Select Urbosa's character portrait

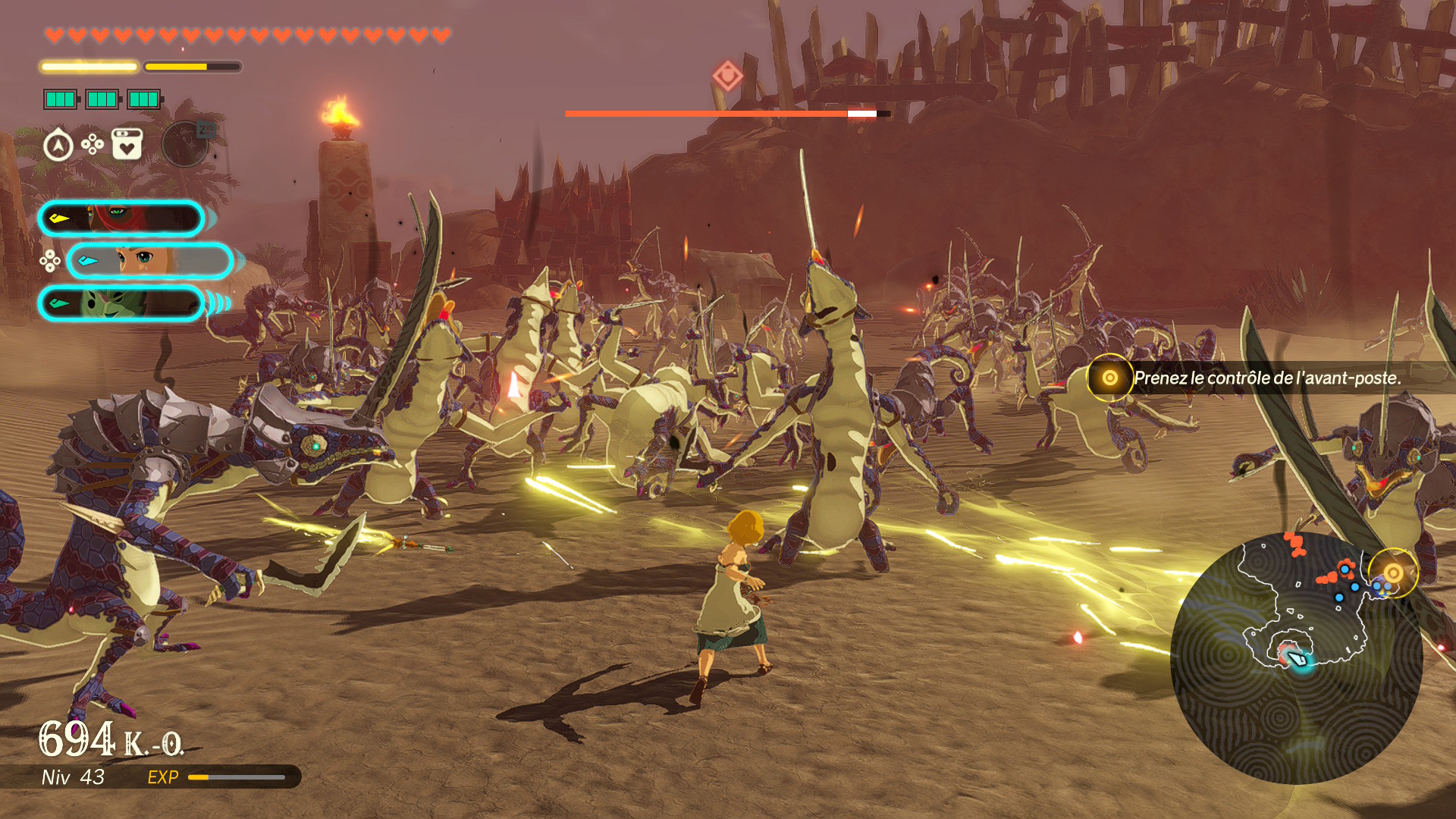121,219
